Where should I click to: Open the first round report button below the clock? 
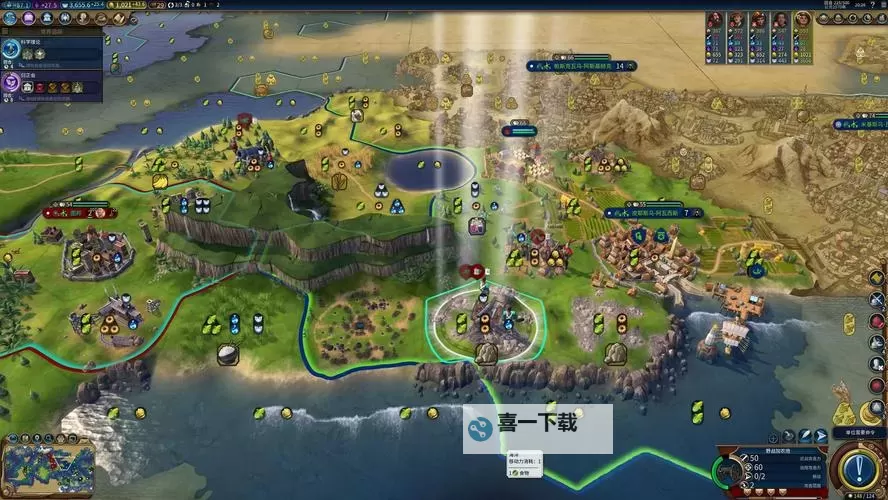825,19
